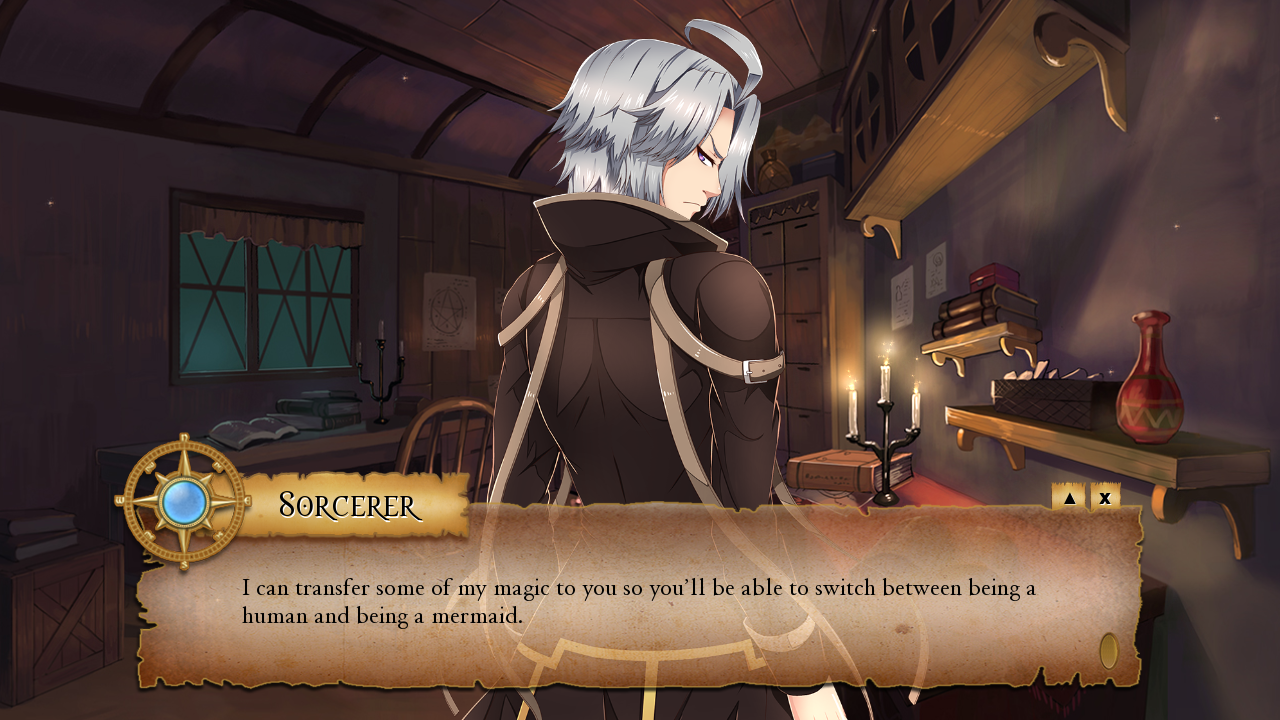The height and width of the screenshot is (720, 1280).
Task: Open the compass emblem beside the Sorcerer nameplate
Action: [x=183, y=502]
